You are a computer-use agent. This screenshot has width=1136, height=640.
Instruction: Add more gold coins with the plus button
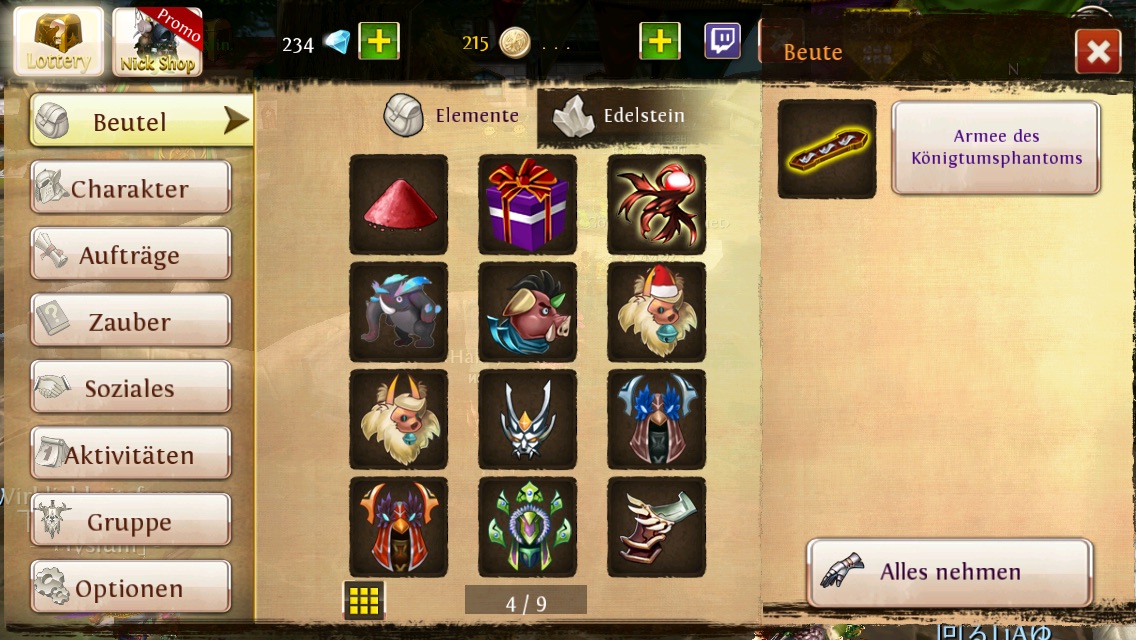[659, 42]
